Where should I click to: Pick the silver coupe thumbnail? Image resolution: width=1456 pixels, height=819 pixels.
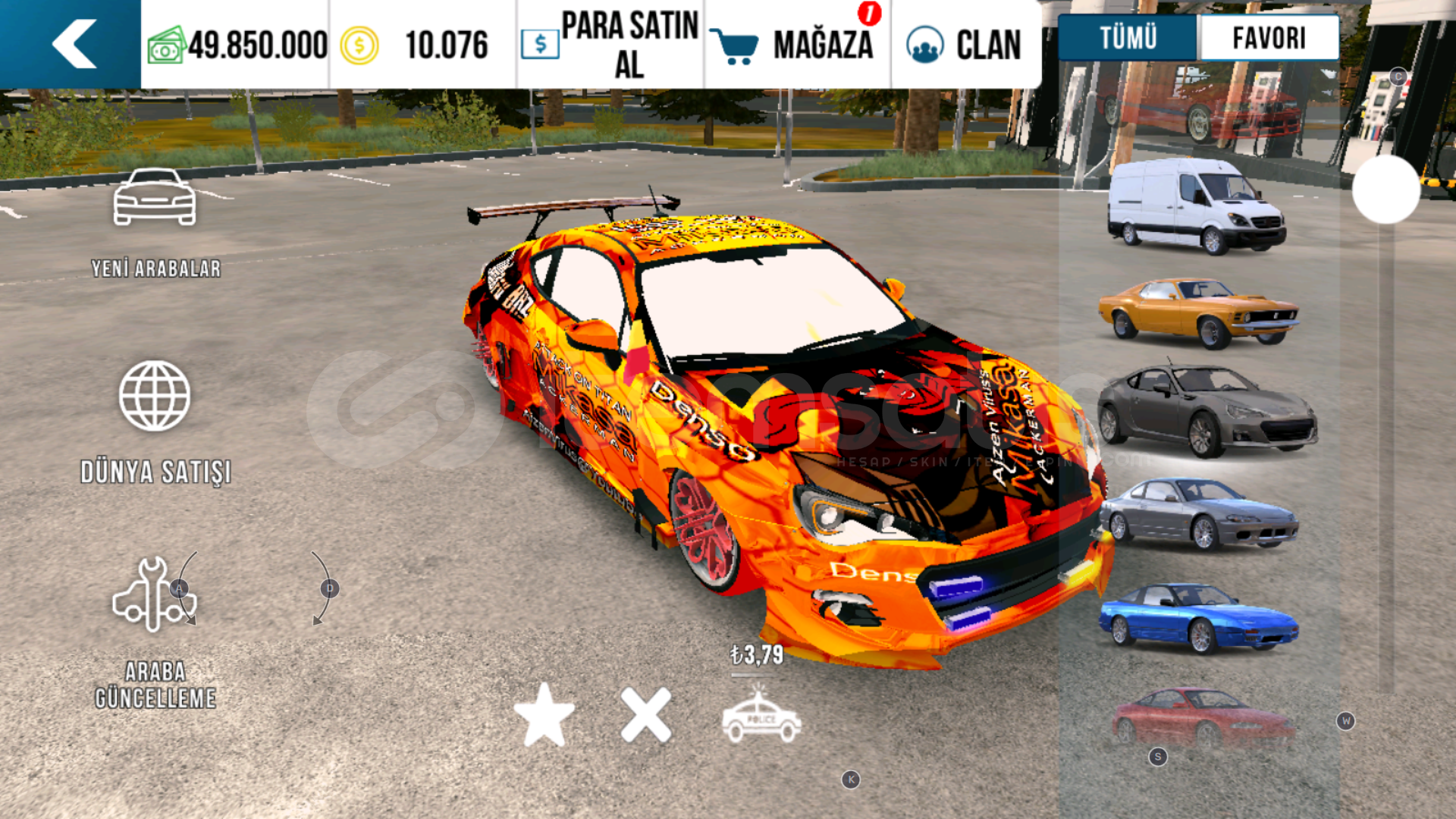click(x=1198, y=514)
